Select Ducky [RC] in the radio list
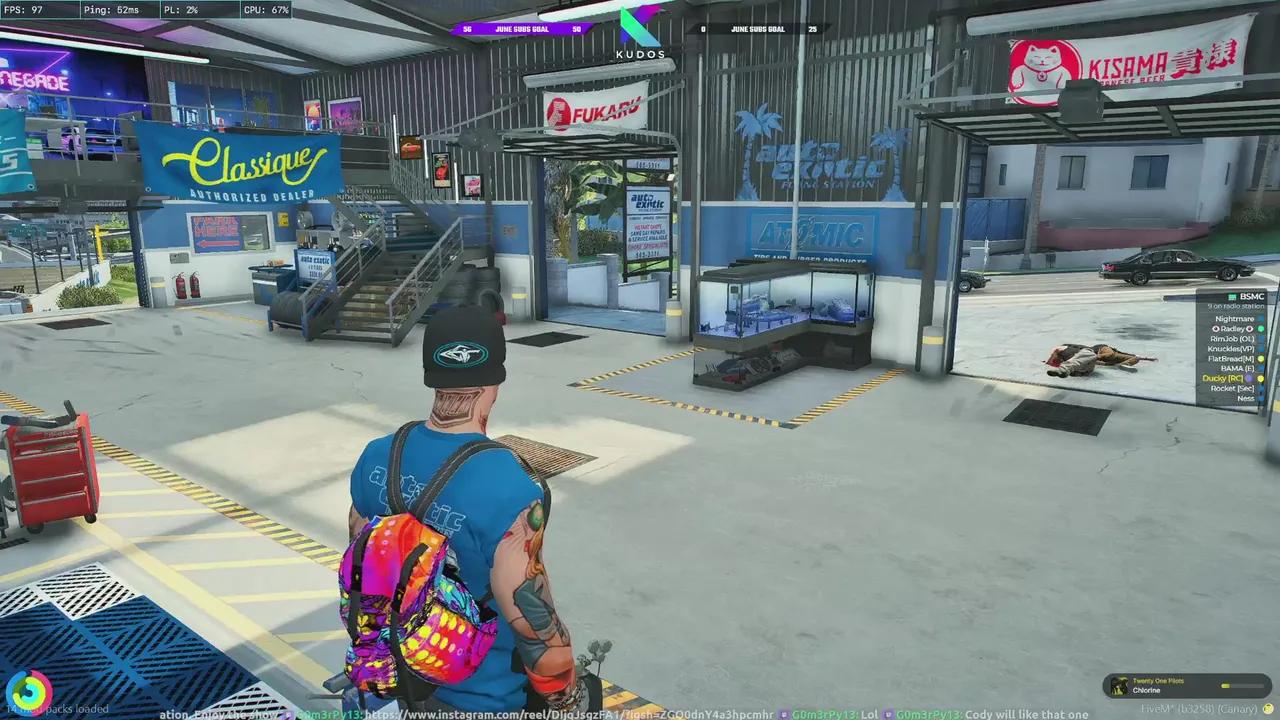Image resolution: width=1280 pixels, height=720 pixels. (1224, 378)
